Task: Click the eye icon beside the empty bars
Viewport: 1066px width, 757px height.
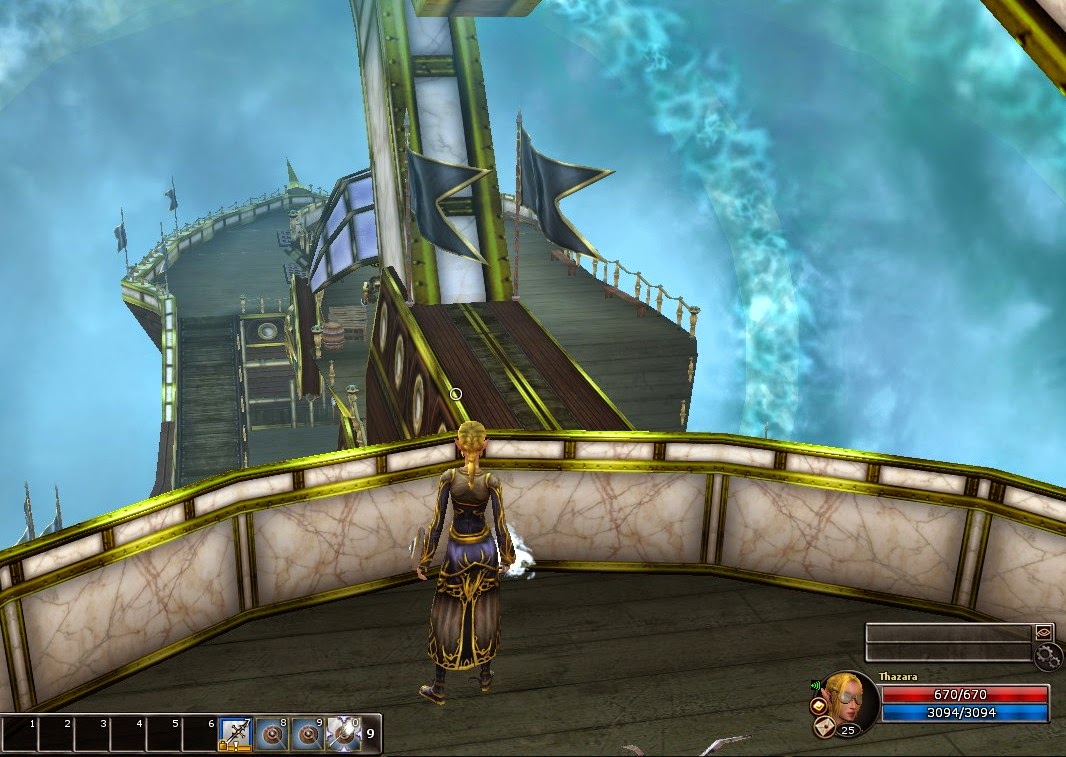Action: tap(1044, 632)
